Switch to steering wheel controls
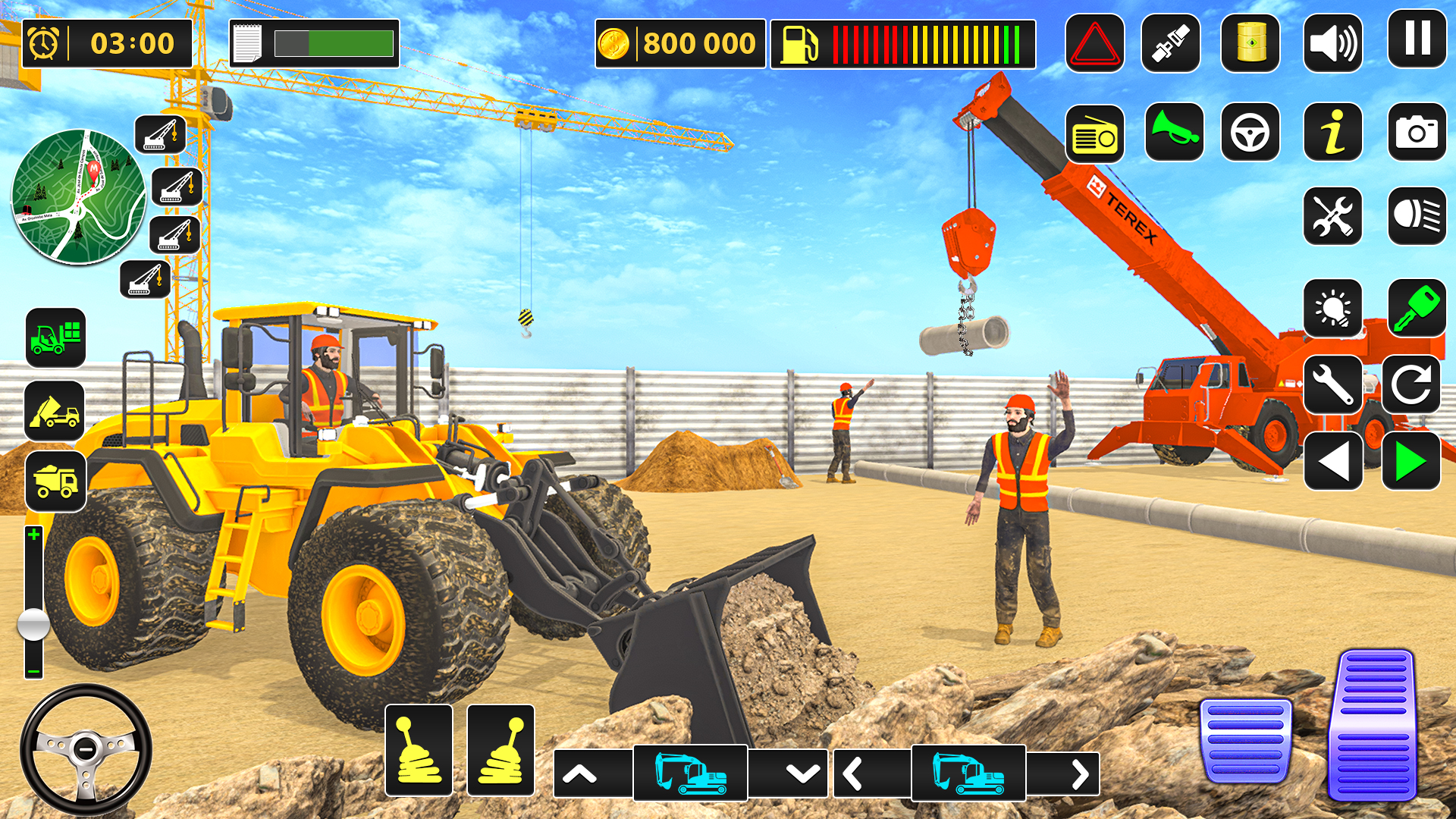This screenshot has width=1456, height=819. pyautogui.click(x=1251, y=134)
